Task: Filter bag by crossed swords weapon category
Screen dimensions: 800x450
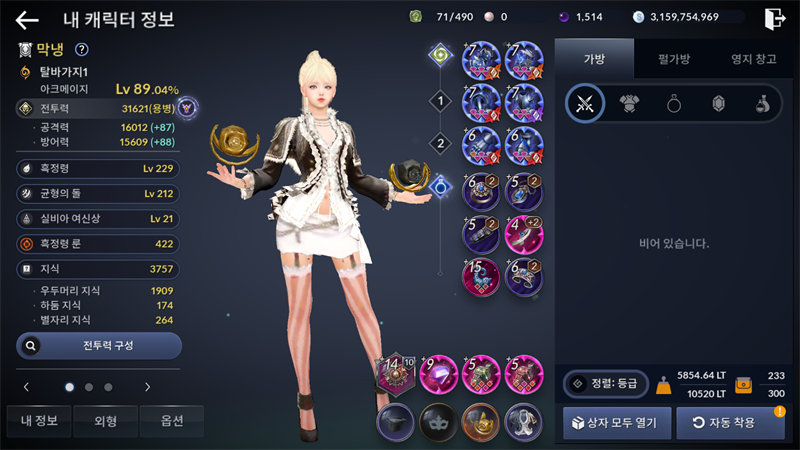Action: pos(585,103)
